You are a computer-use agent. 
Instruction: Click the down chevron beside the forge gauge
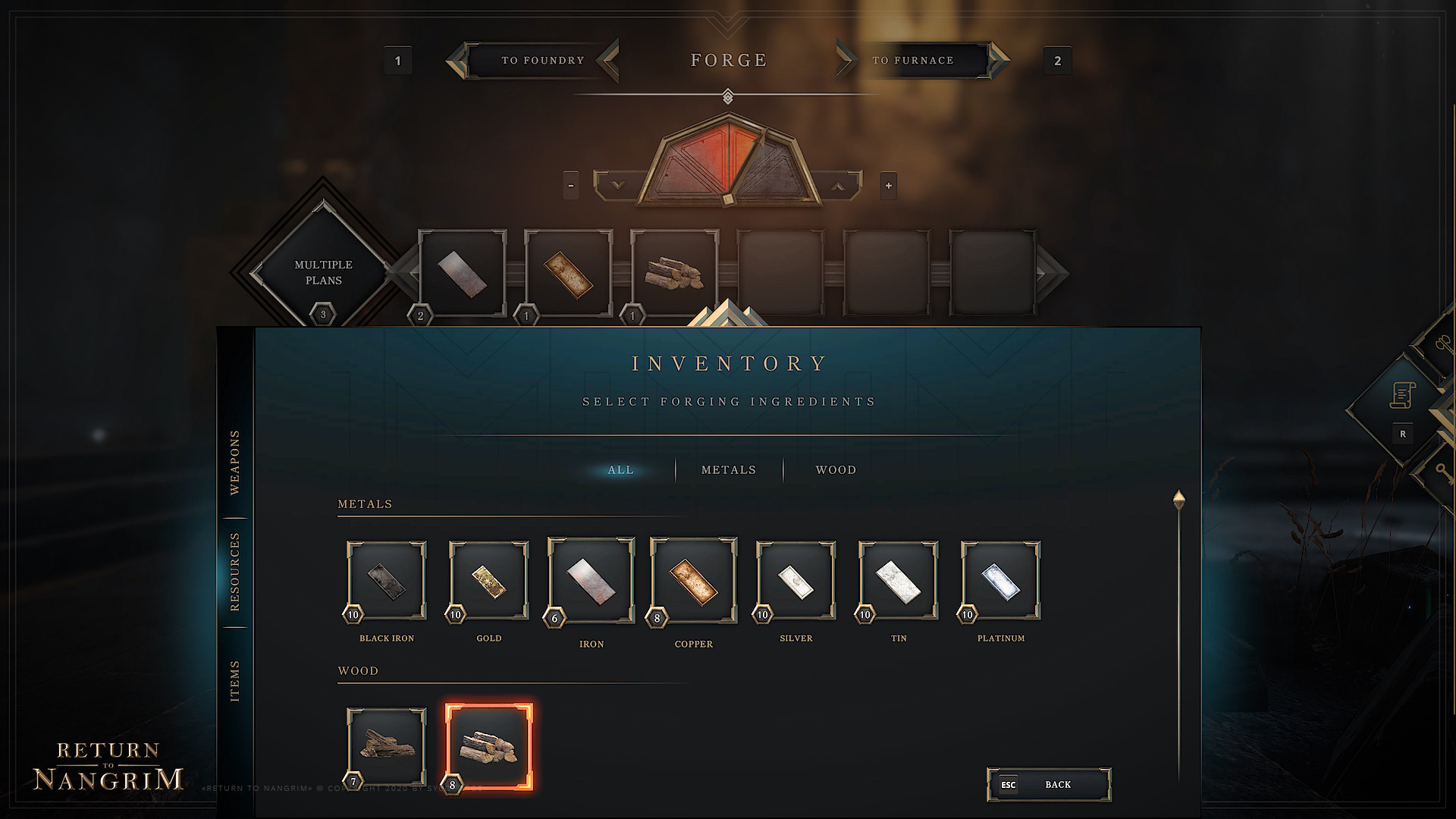(x=617, y=184)
